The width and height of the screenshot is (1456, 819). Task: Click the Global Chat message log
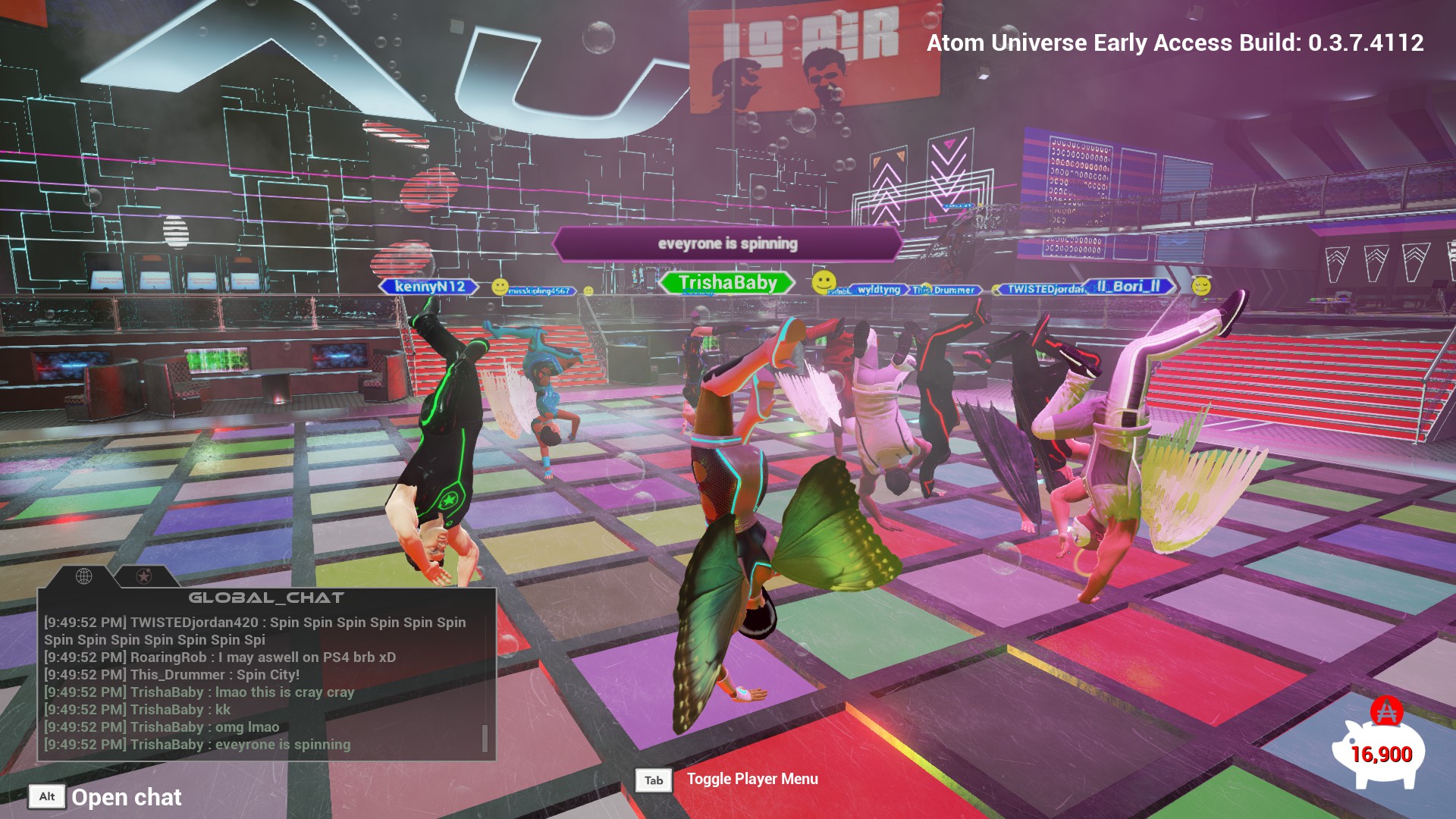pos(258,682)
